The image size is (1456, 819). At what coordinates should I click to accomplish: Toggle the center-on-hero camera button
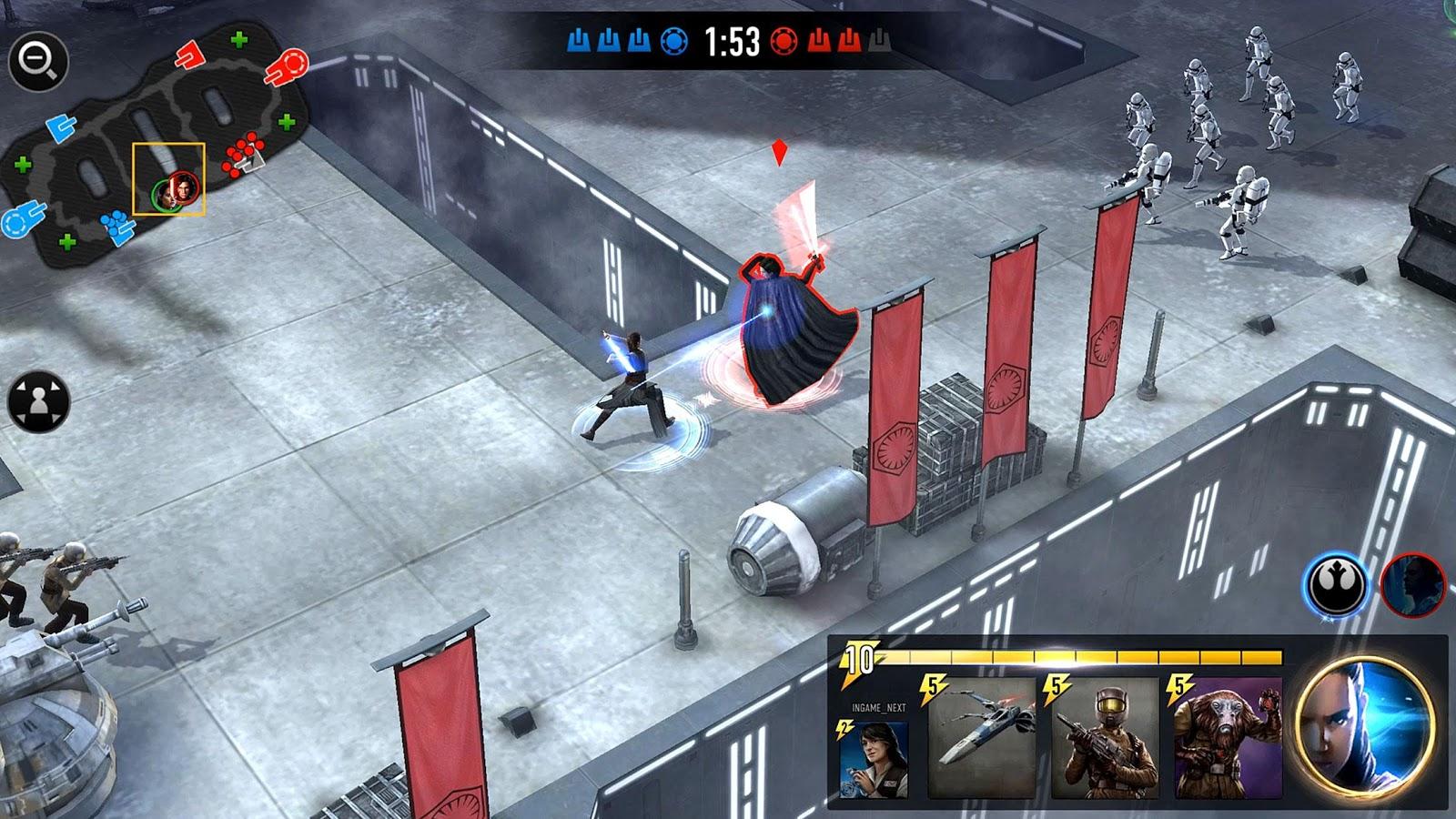click(x=38, y=401)
